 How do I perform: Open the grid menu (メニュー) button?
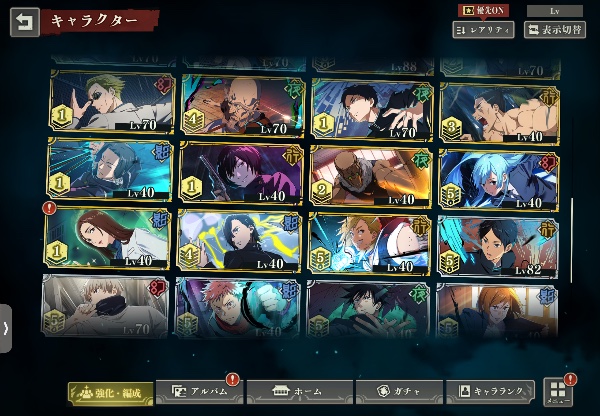[x=558, y=392]
